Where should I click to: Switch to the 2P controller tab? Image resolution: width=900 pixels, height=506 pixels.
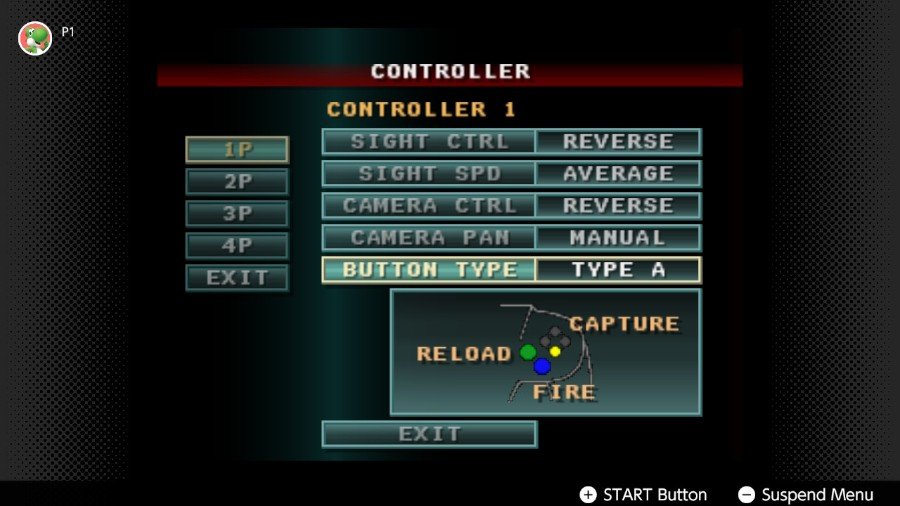pos(237,182)
